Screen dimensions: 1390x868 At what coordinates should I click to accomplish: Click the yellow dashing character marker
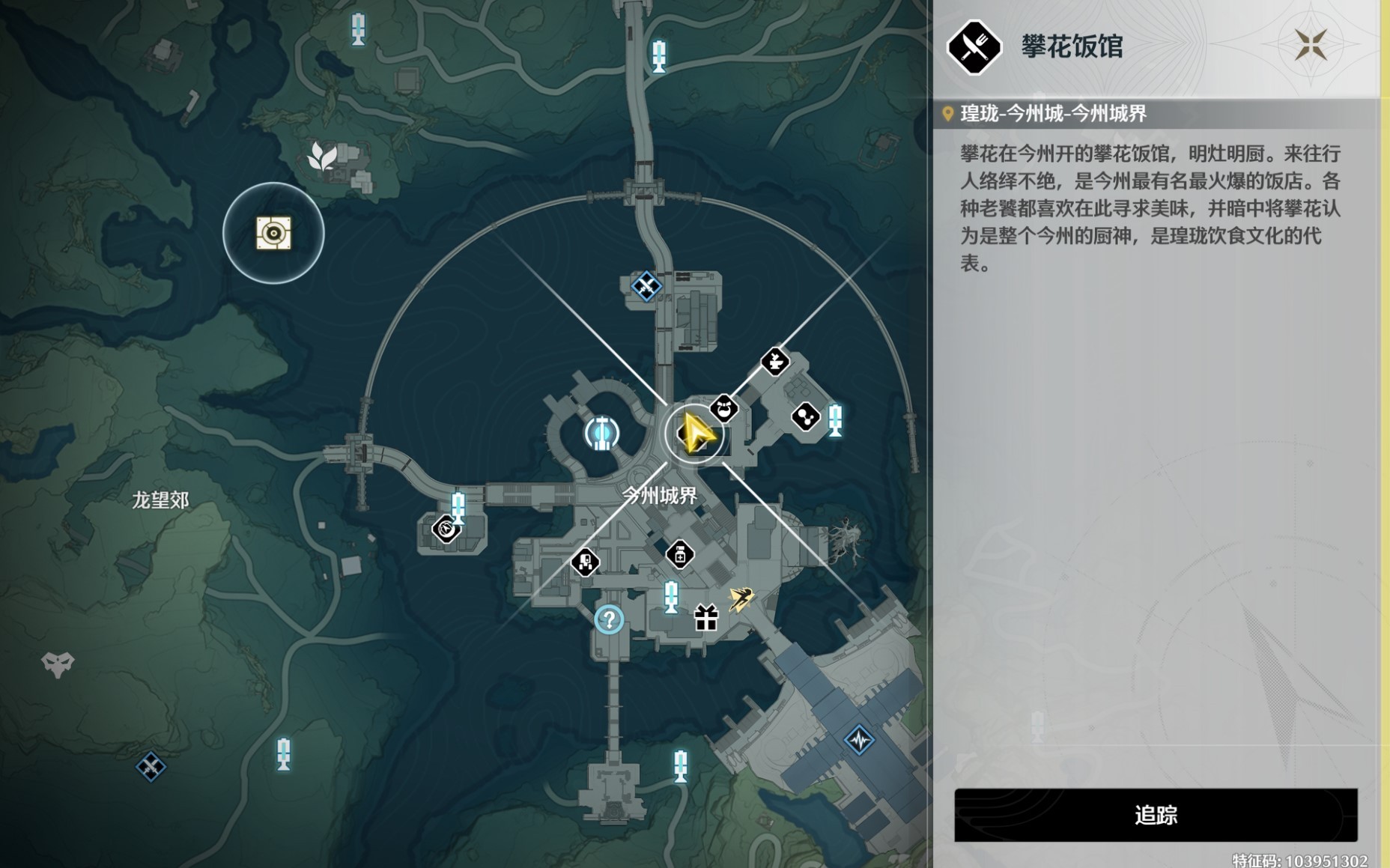click(x=741, y=597)
